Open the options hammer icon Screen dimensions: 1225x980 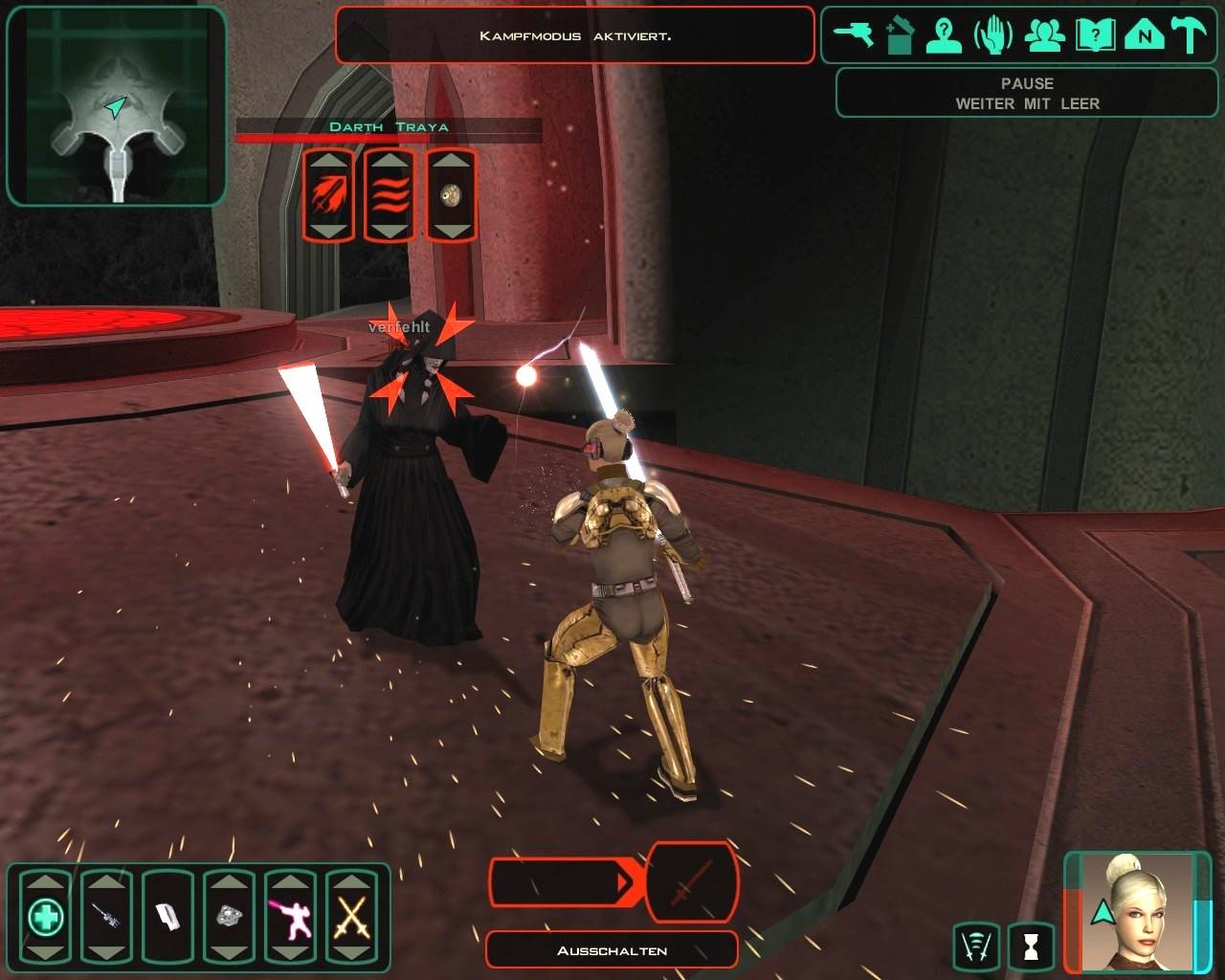[x=1191, y=35]
